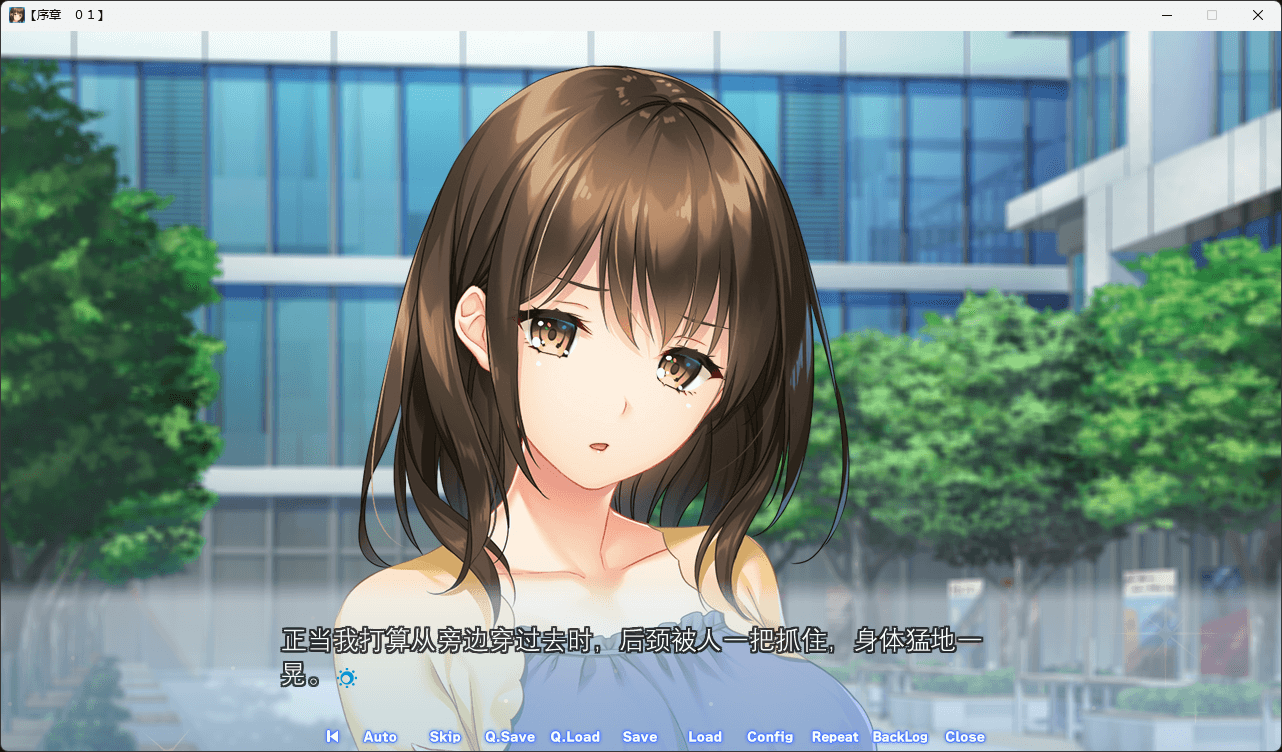Open the Load screen
The height and width of the screenshot is (752, 1282).
[705, 736]
